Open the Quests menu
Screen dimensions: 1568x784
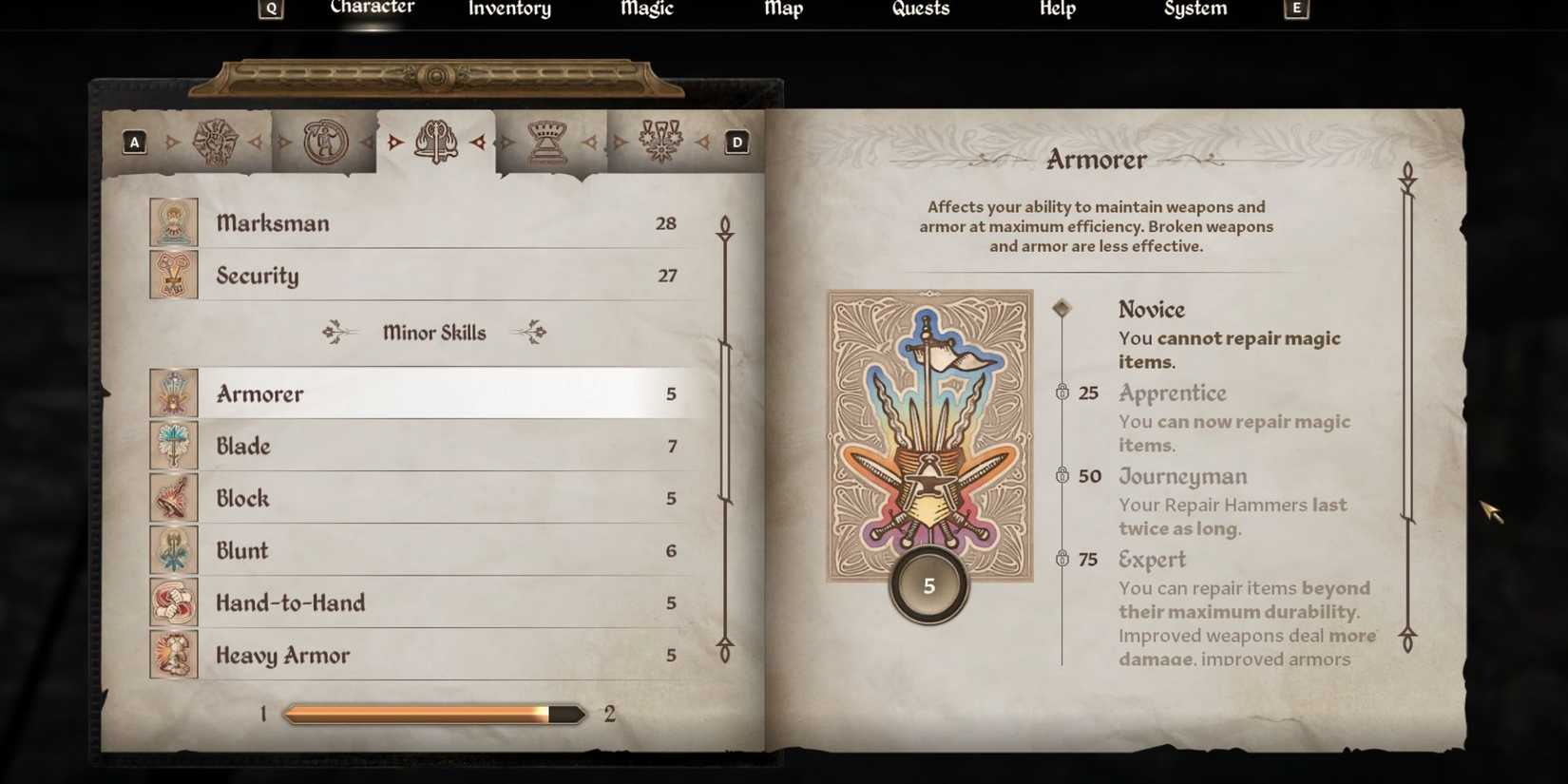click(919, 10)
